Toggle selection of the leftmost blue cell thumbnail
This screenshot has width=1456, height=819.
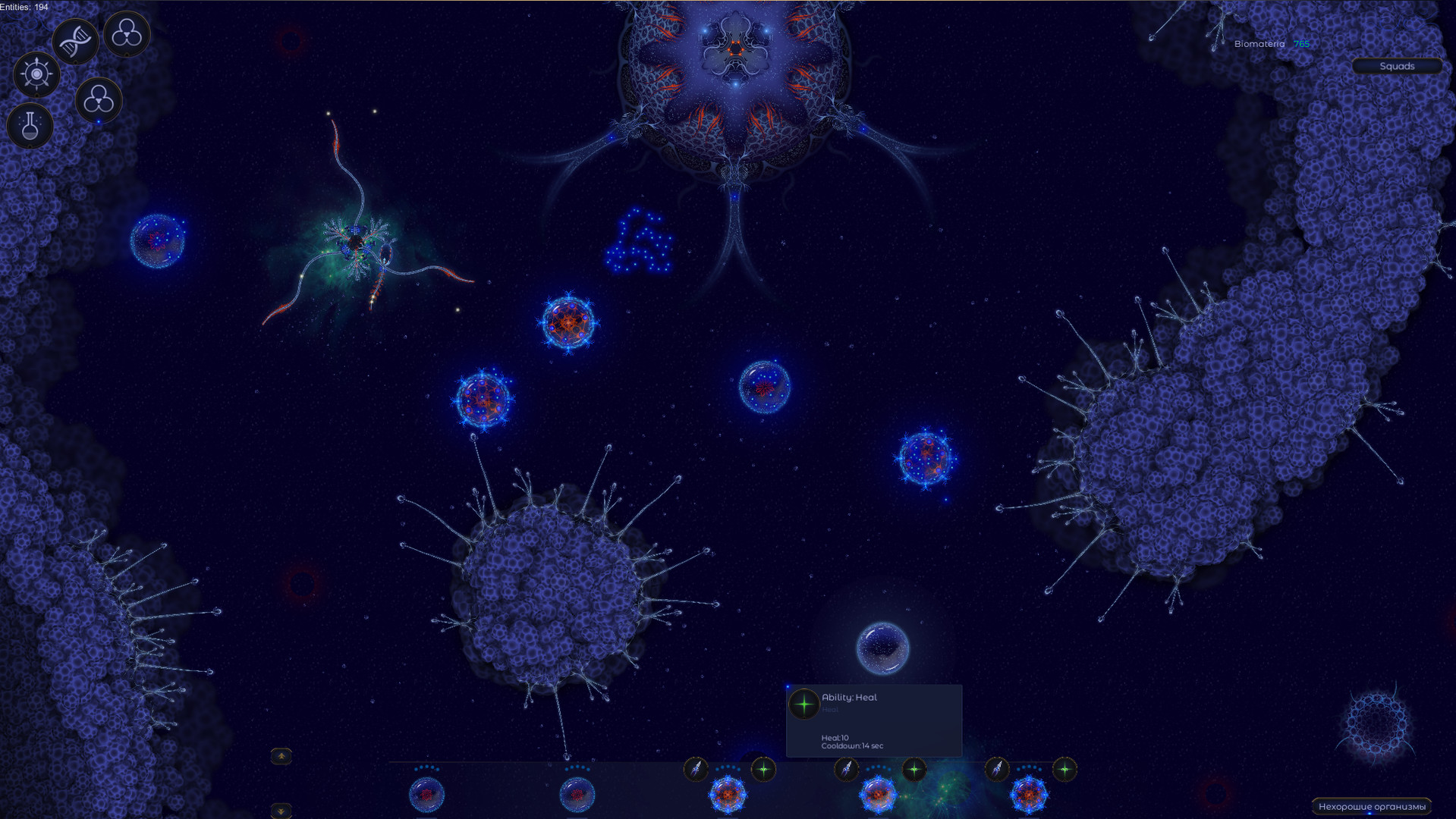pyautogui.click(x=426, y=793)
